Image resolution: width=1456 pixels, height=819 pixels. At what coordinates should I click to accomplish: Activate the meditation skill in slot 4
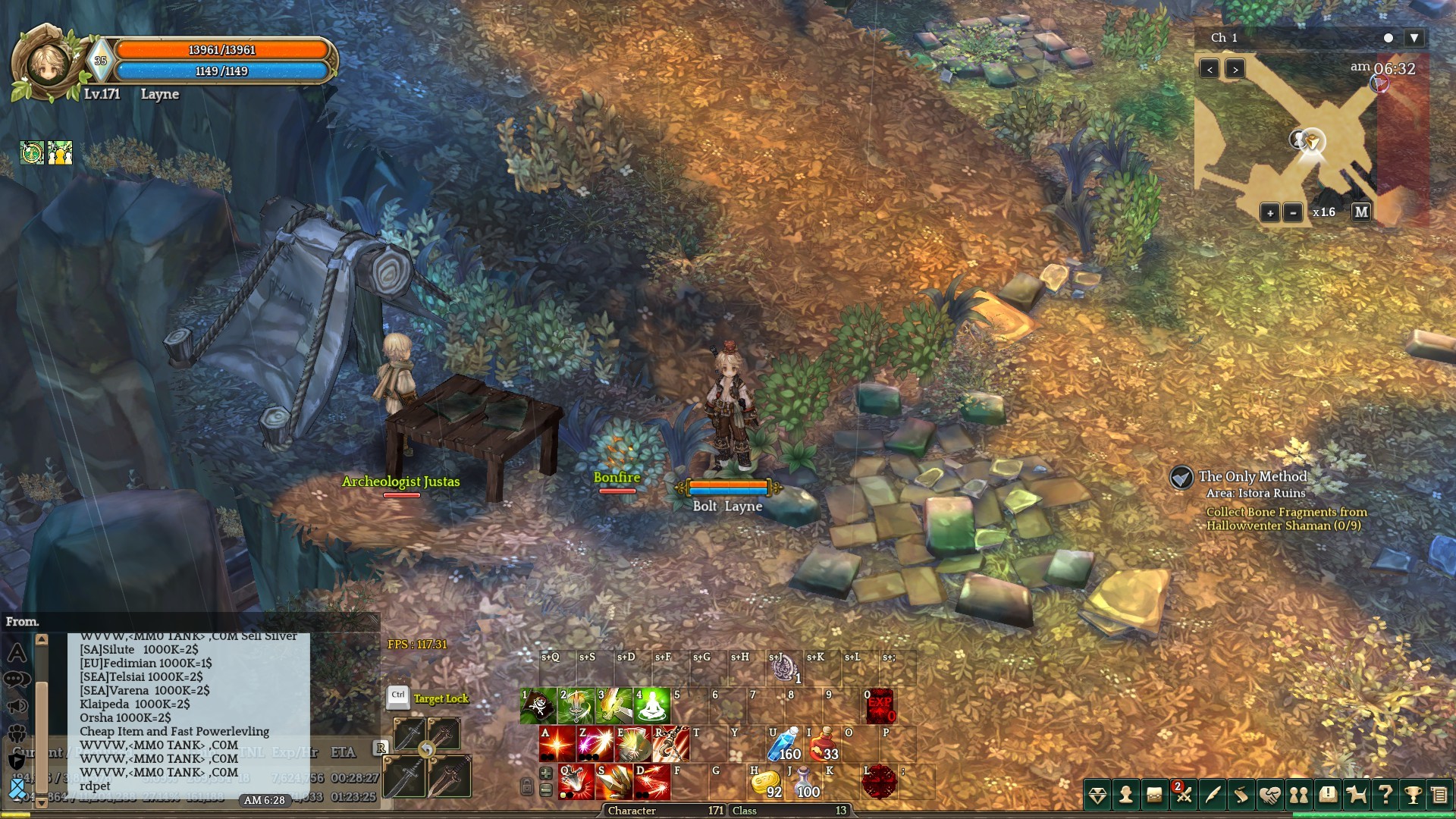[x=652, y=706]
